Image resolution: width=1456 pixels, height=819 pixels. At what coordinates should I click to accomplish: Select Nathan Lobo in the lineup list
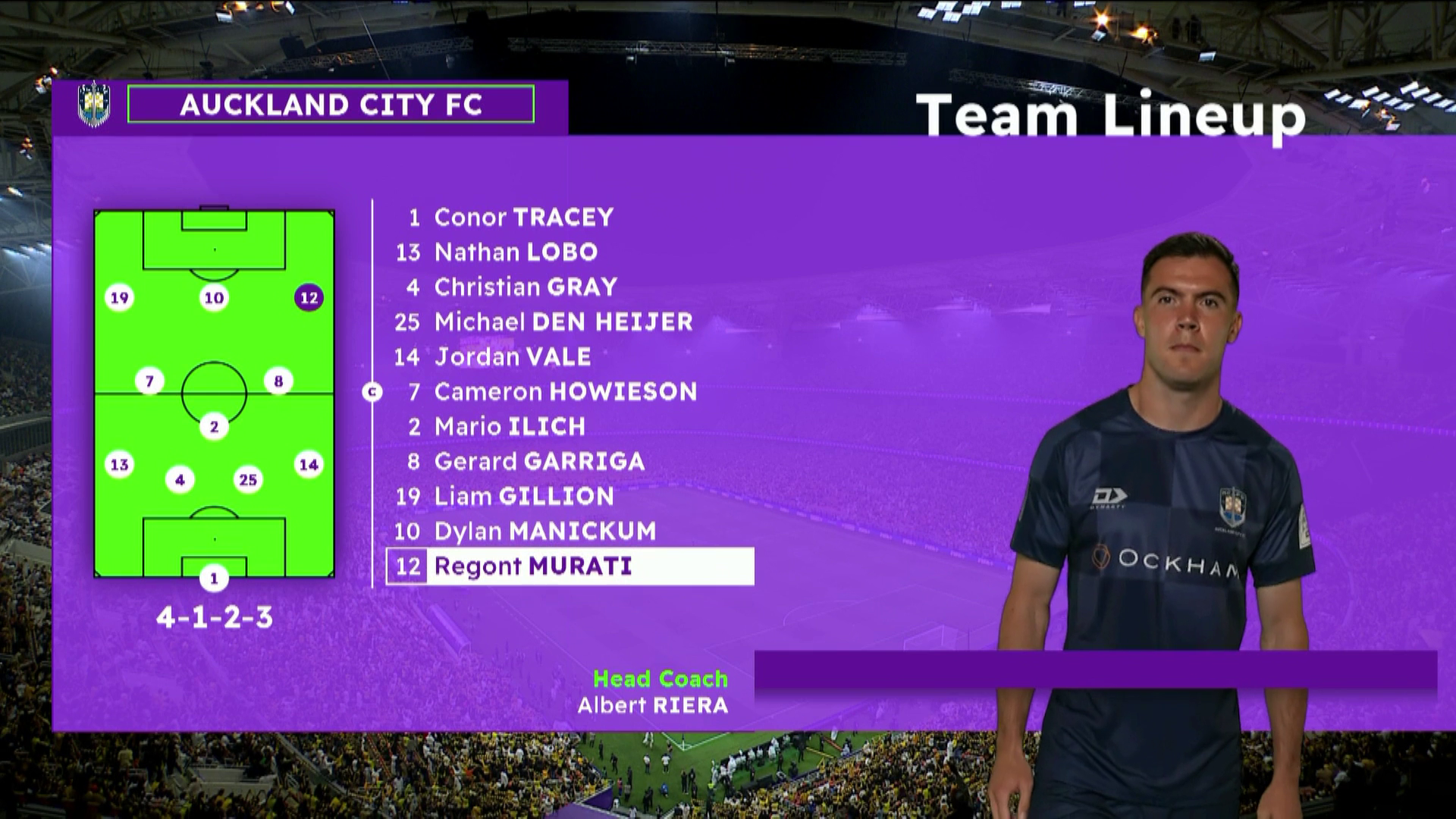click(x=516, y=252)
